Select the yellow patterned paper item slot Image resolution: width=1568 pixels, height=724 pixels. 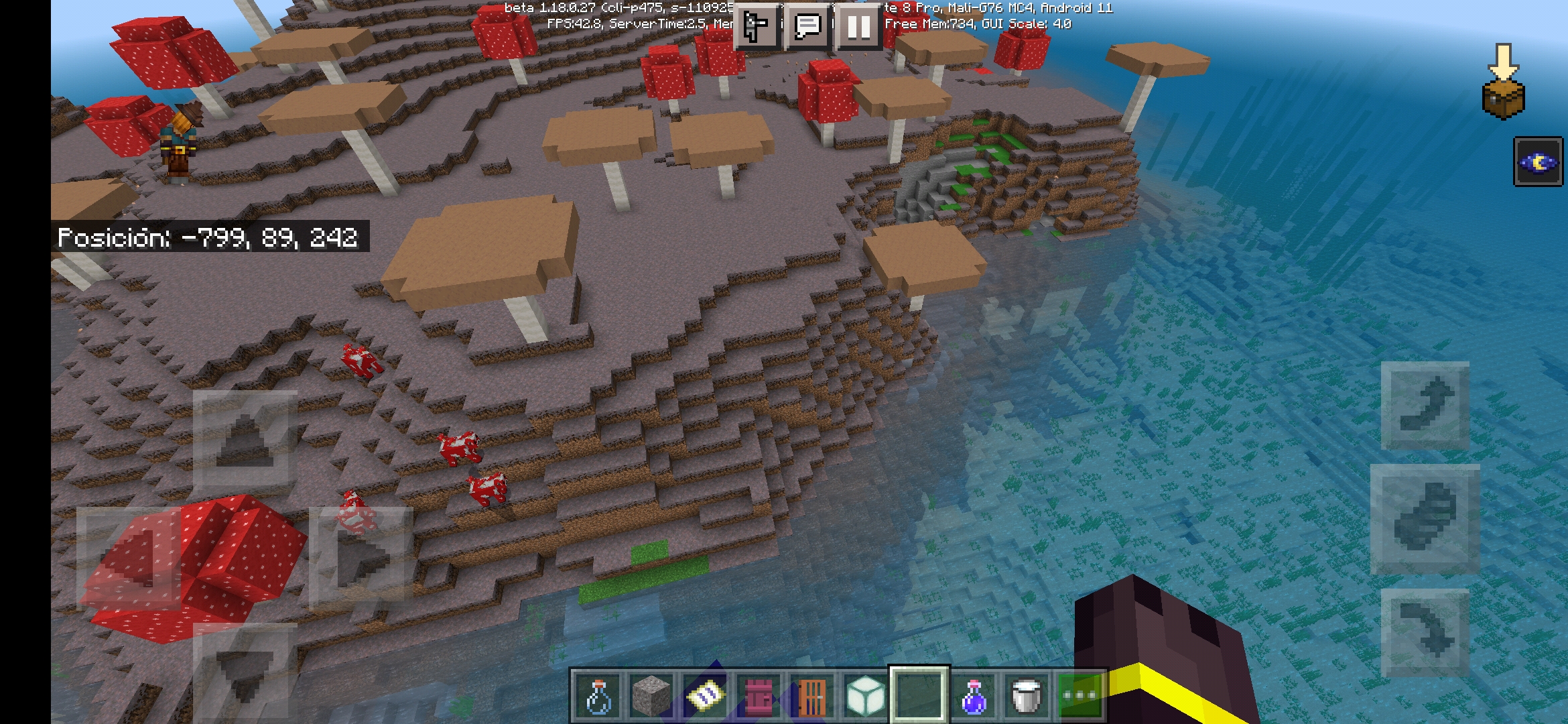pos(704,696)
